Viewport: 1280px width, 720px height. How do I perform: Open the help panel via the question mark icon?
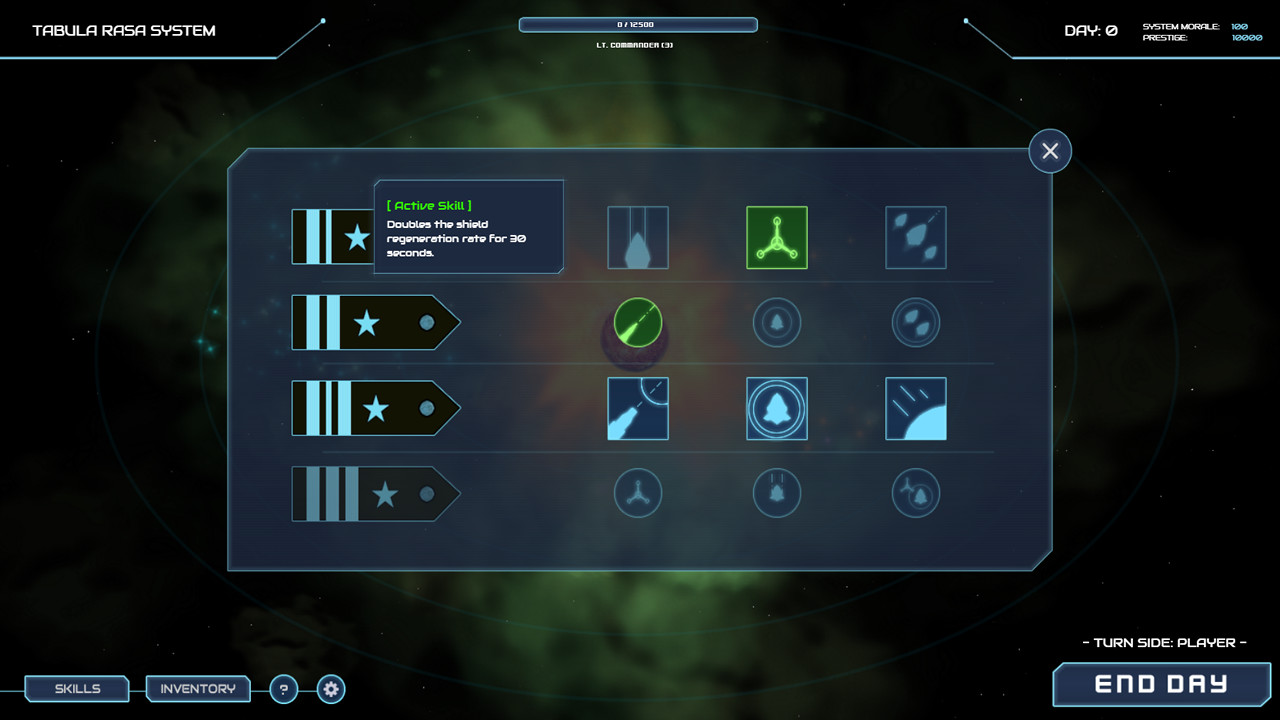click(283, 689)
